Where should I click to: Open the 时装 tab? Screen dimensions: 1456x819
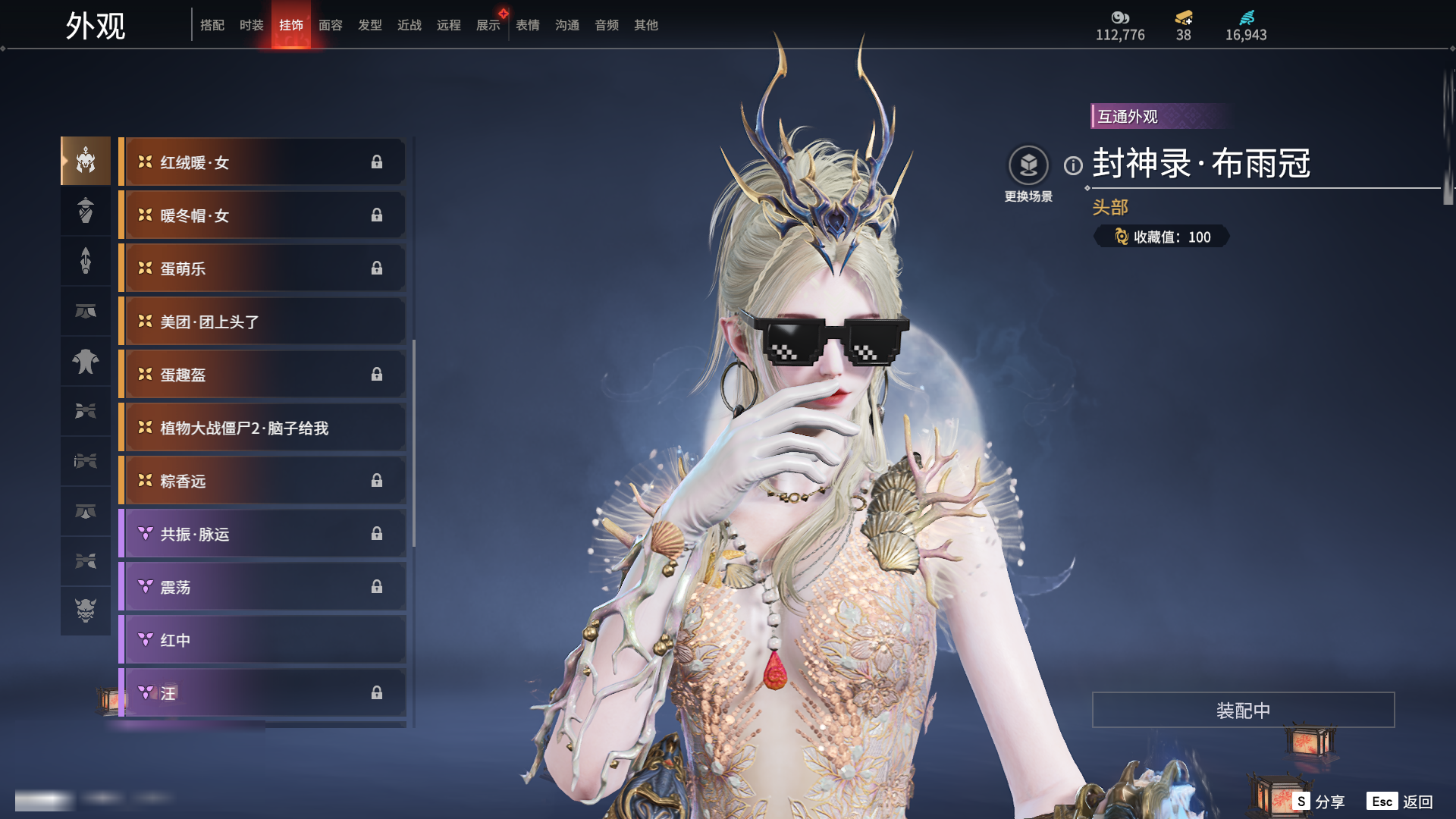[252, 25]
